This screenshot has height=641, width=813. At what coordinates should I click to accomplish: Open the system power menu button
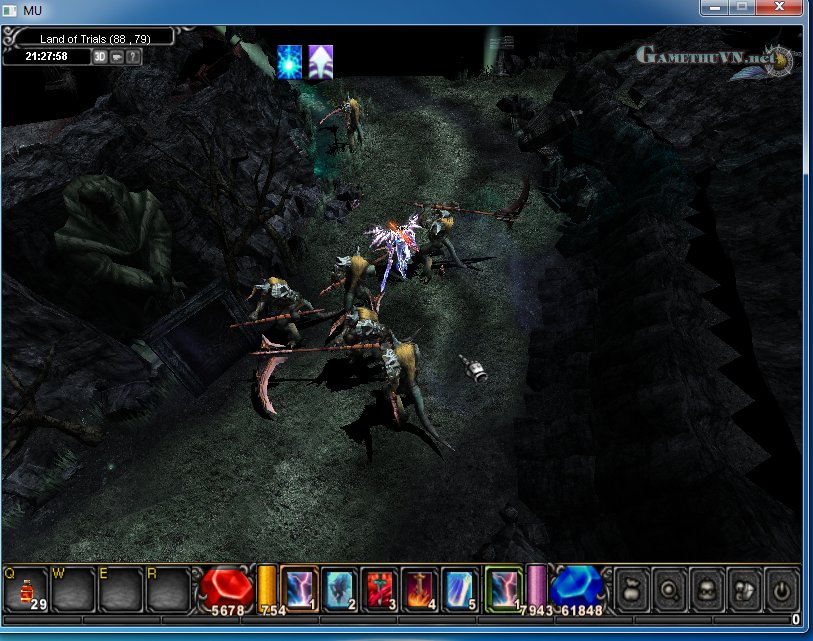(781, 589)
